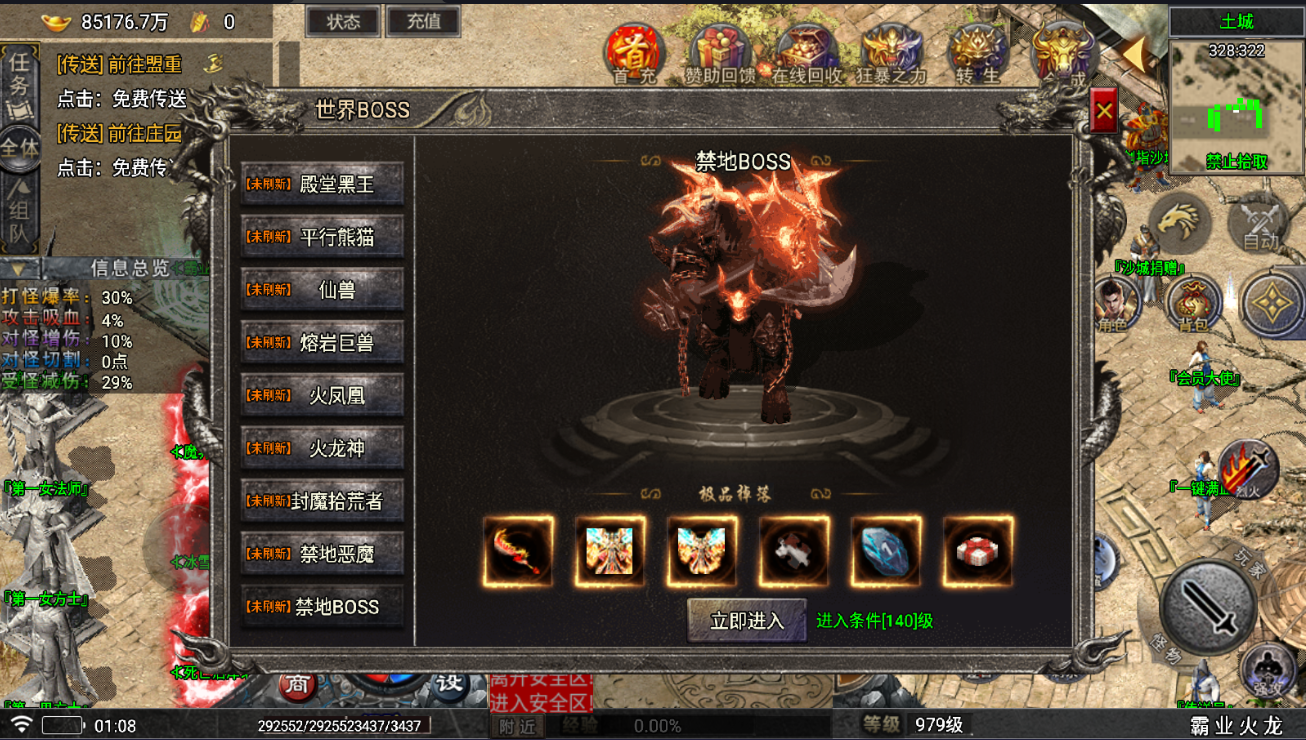
Task: Toggle the 自动 auto-battle button
Action: [x=1259, y=222]
